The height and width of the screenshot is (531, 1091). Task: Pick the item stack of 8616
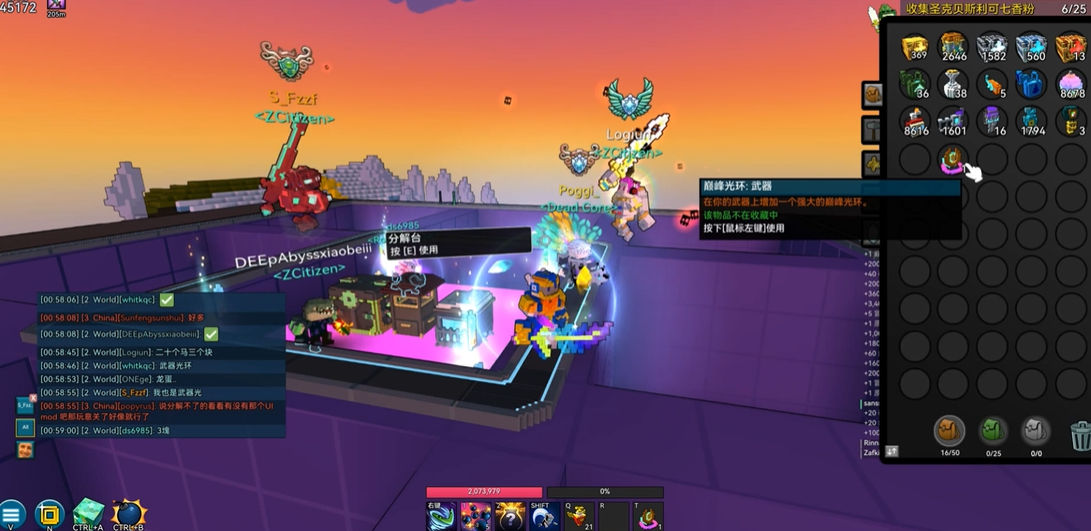pos(915,122)
